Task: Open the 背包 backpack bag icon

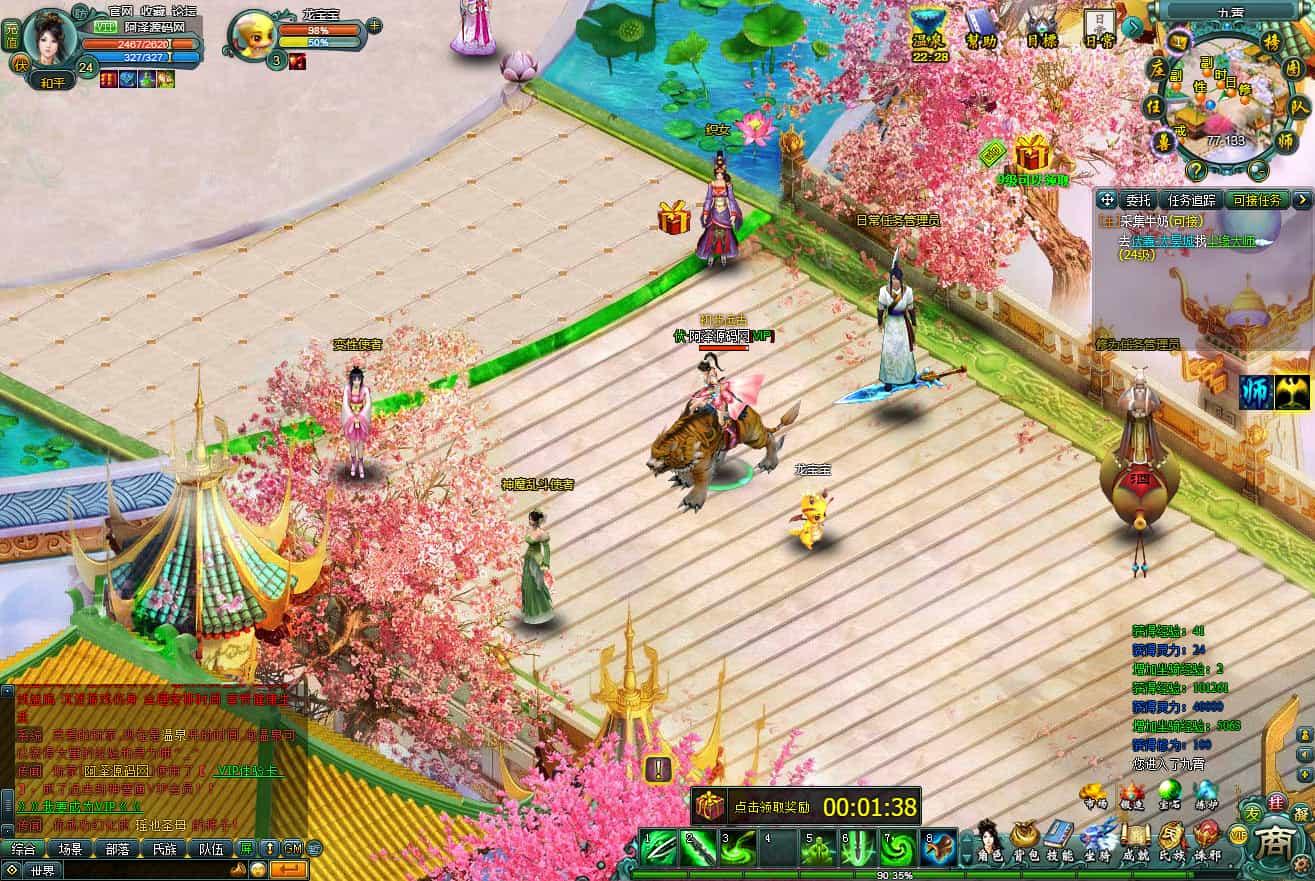Action: 1023,840
